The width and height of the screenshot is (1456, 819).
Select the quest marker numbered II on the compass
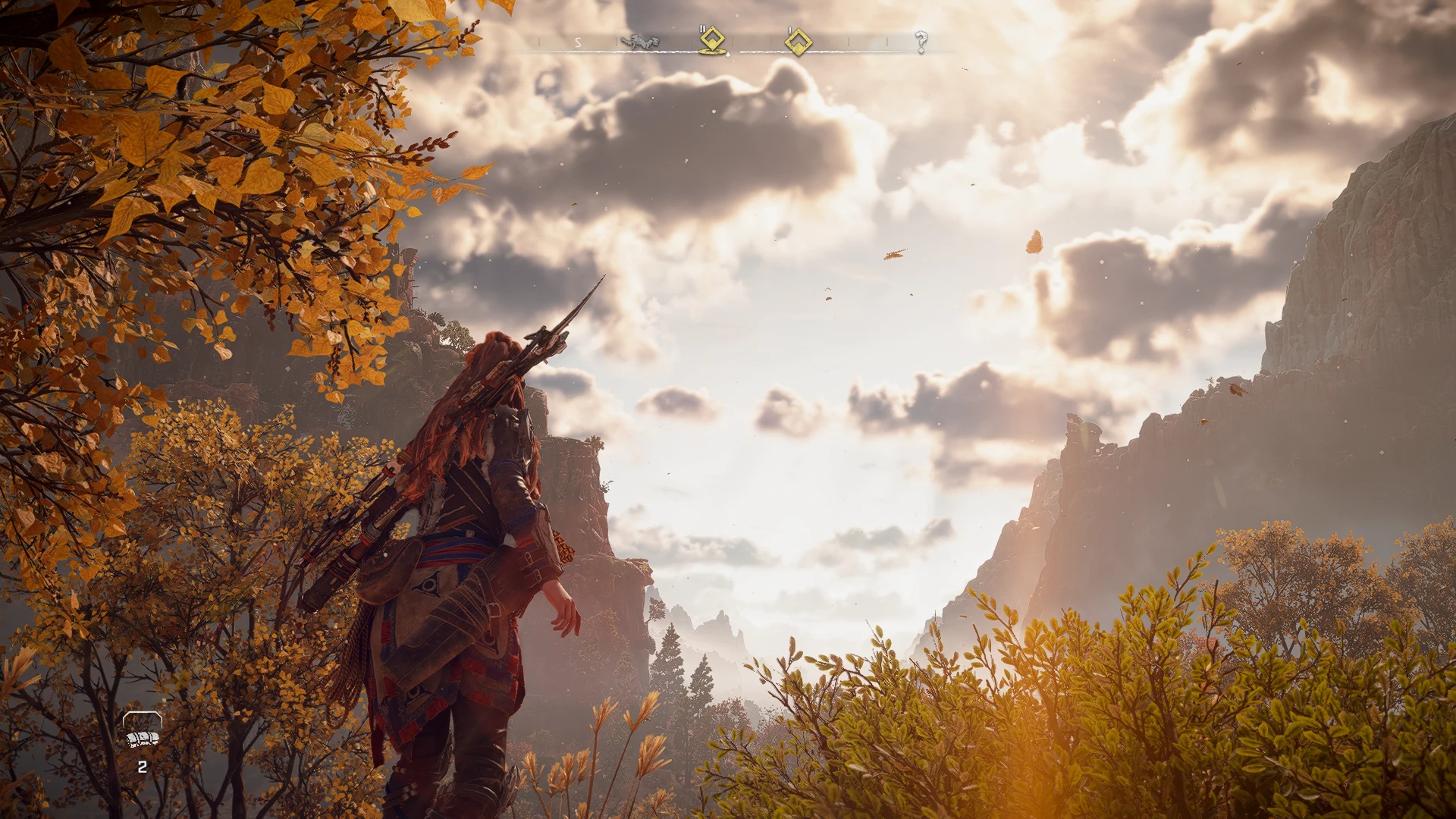pos(712,40)
